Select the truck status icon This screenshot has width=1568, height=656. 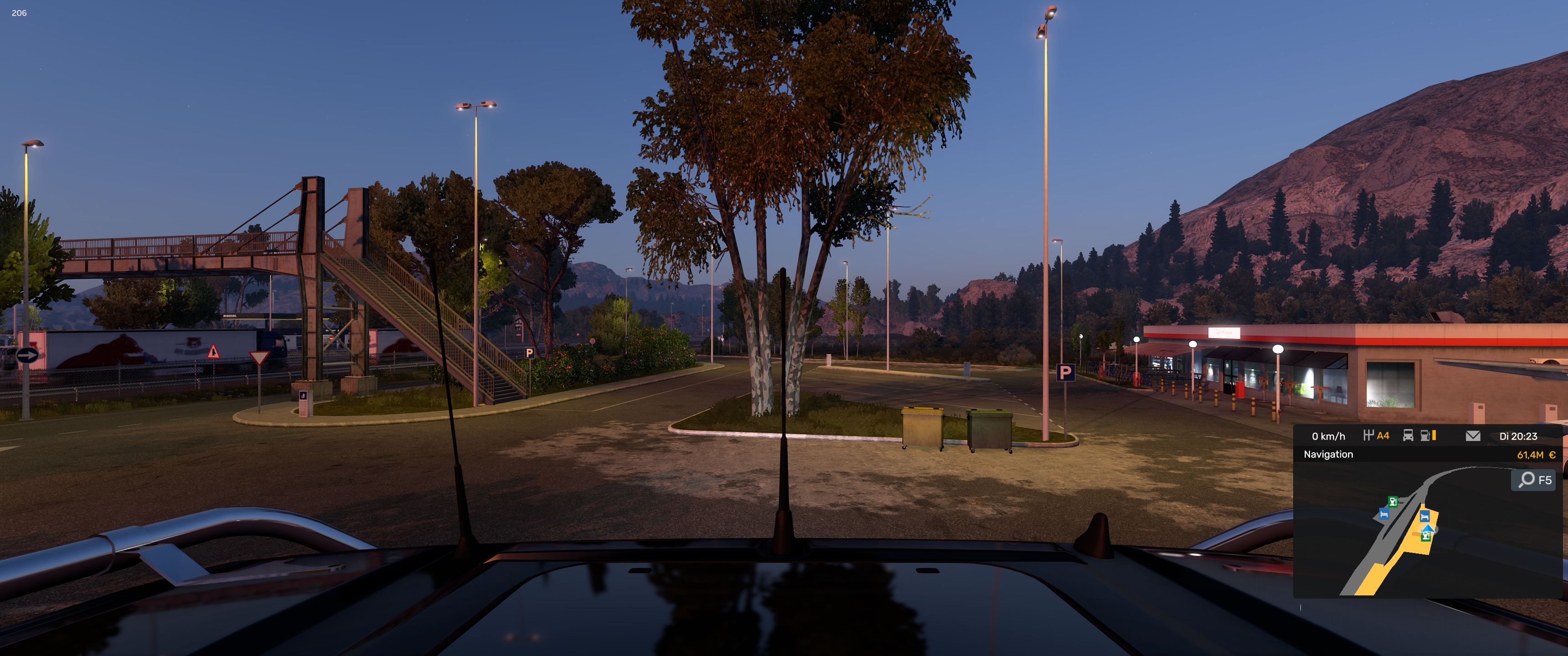1408,436
